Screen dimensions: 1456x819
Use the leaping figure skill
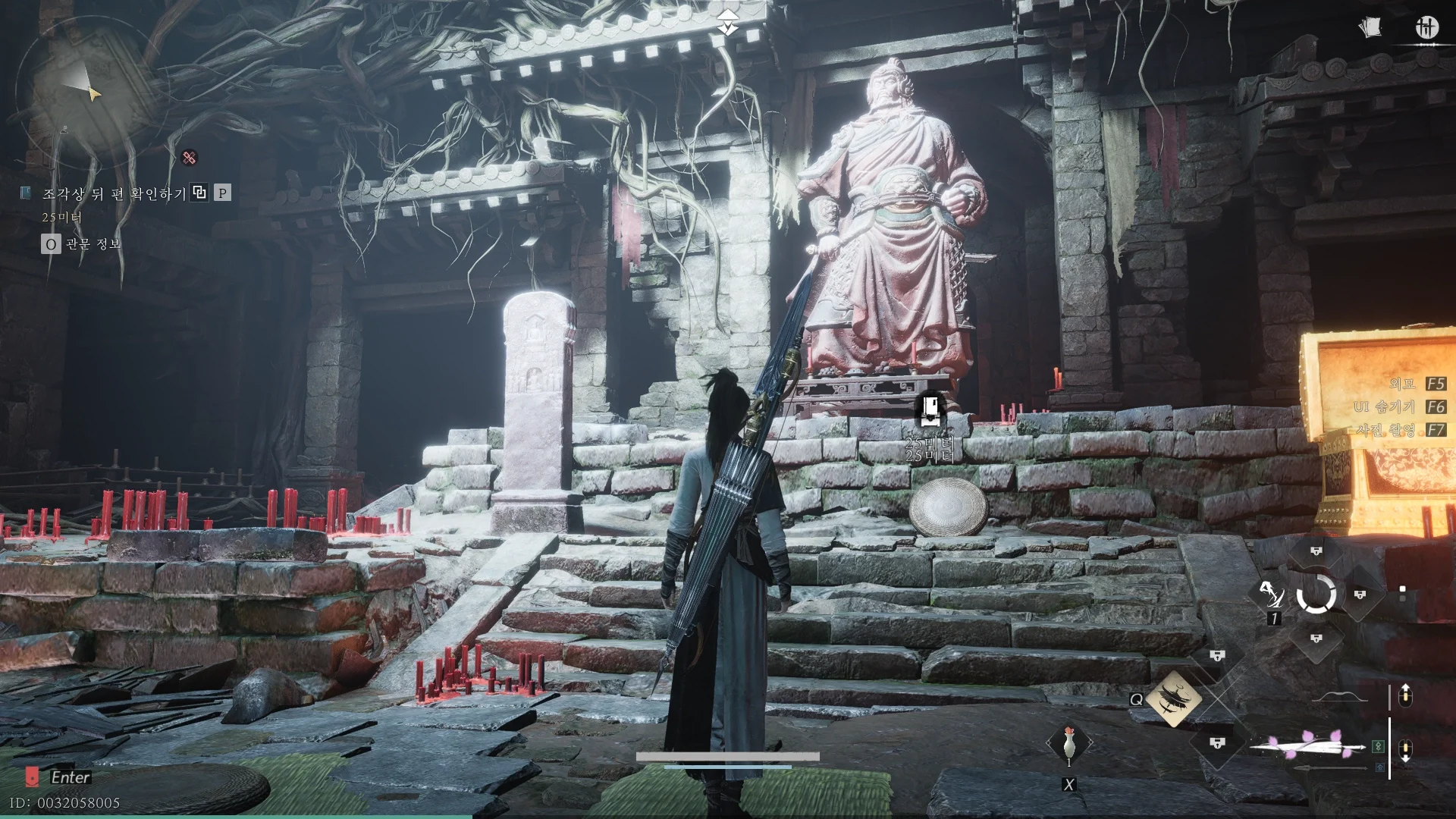[x=1270, y=595]
